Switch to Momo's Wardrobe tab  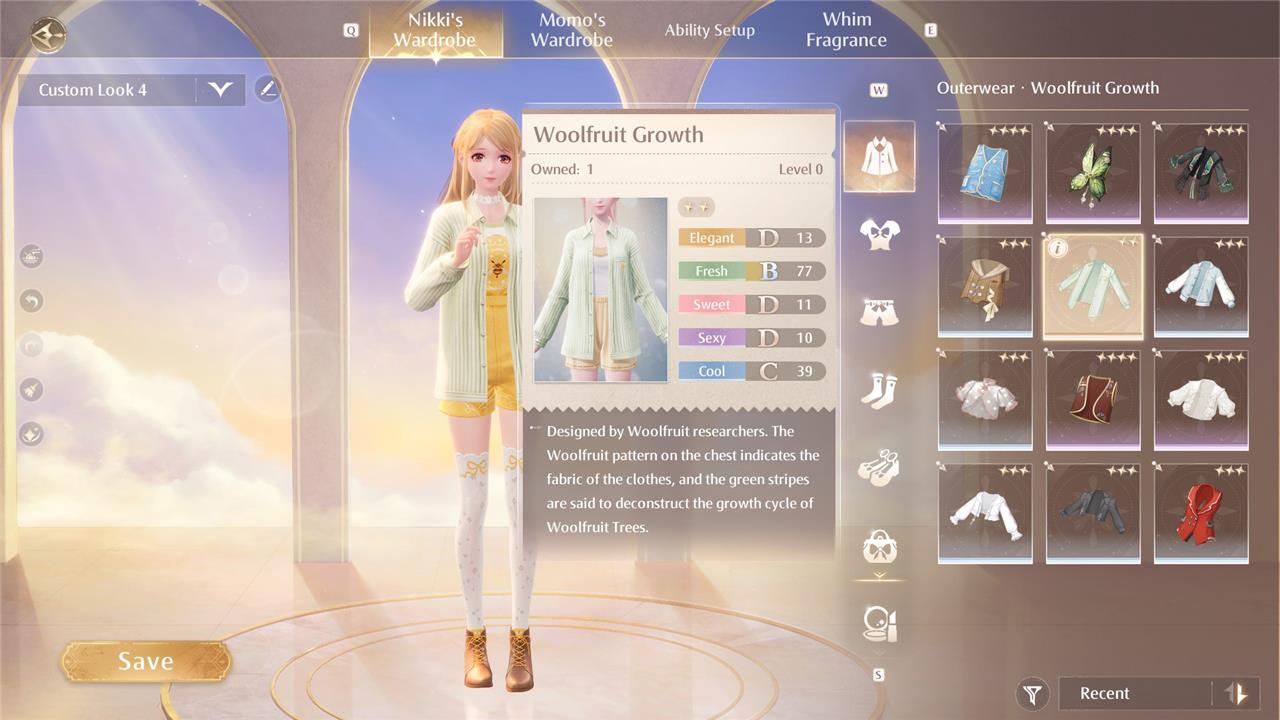tap(571, 30)
